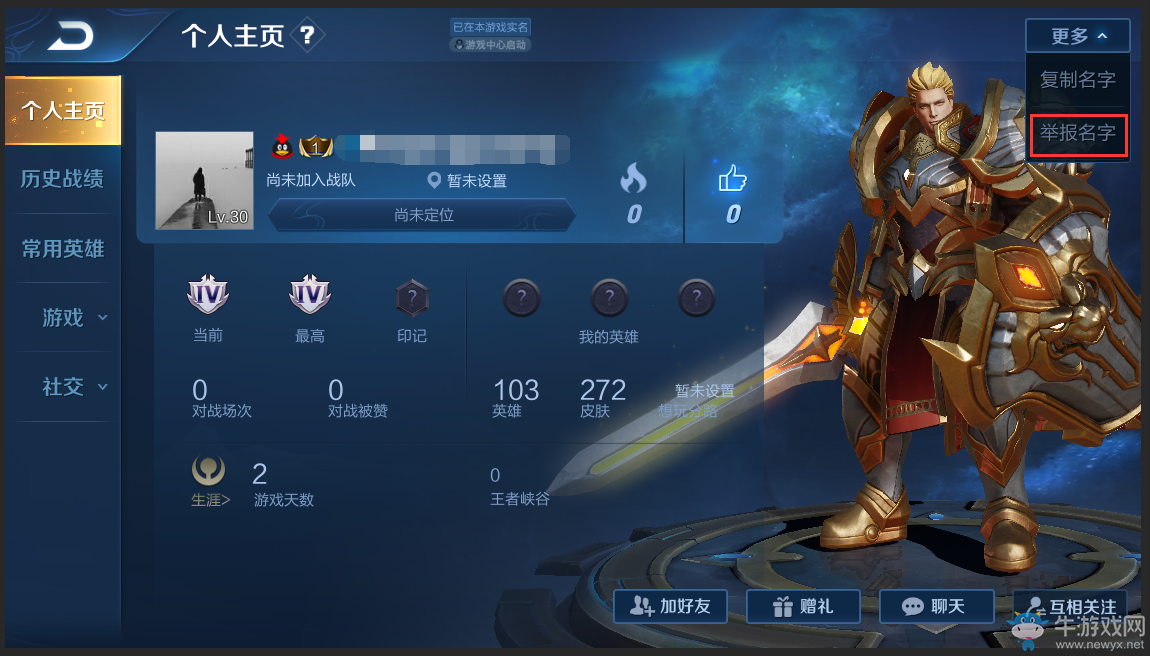Collapse the 更多 dropdown
This screenshot has width=1150, height=656.
point(1077,36)
